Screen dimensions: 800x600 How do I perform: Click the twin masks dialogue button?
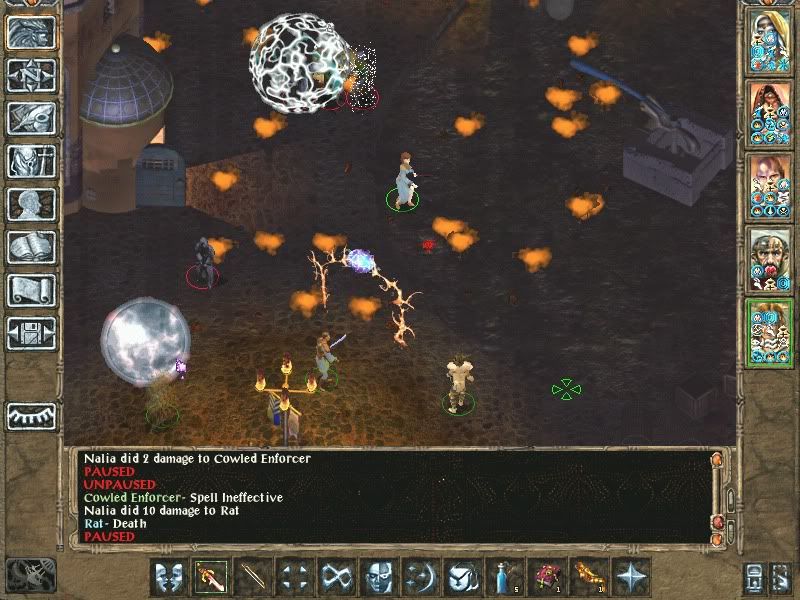(x=170, y=577)
